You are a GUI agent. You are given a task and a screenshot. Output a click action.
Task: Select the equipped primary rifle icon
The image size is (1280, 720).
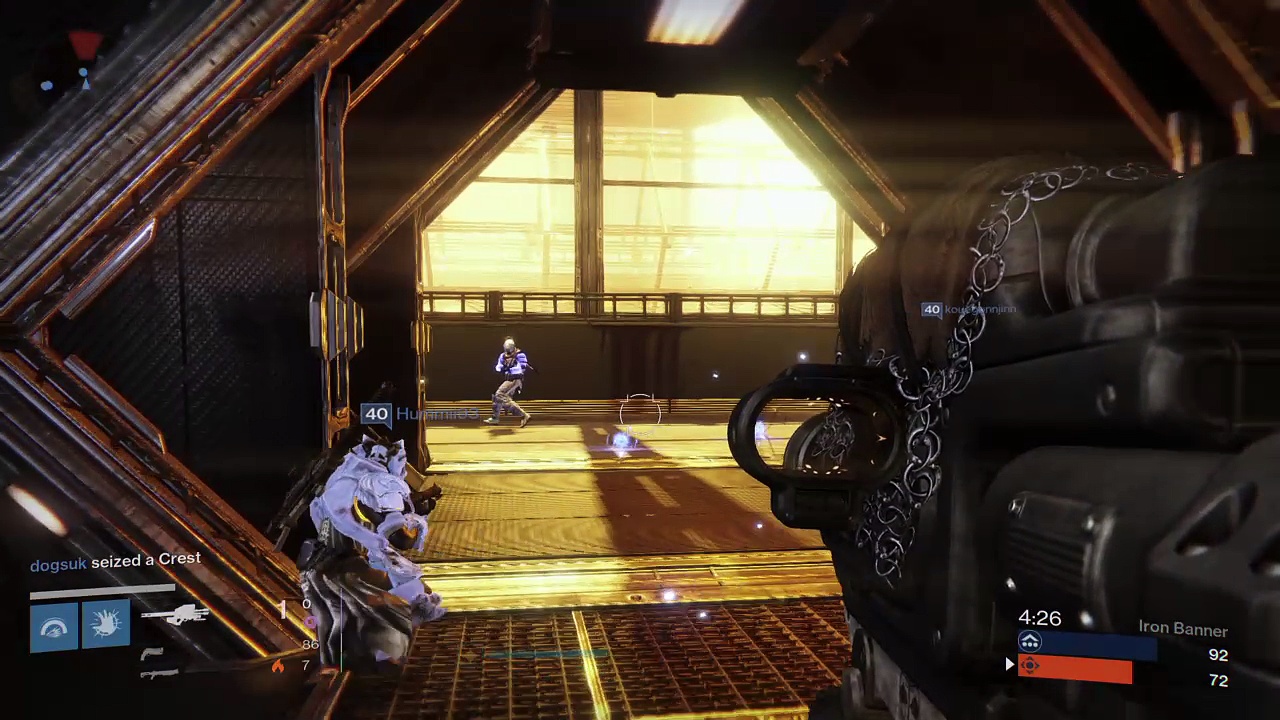pos(174,614)
